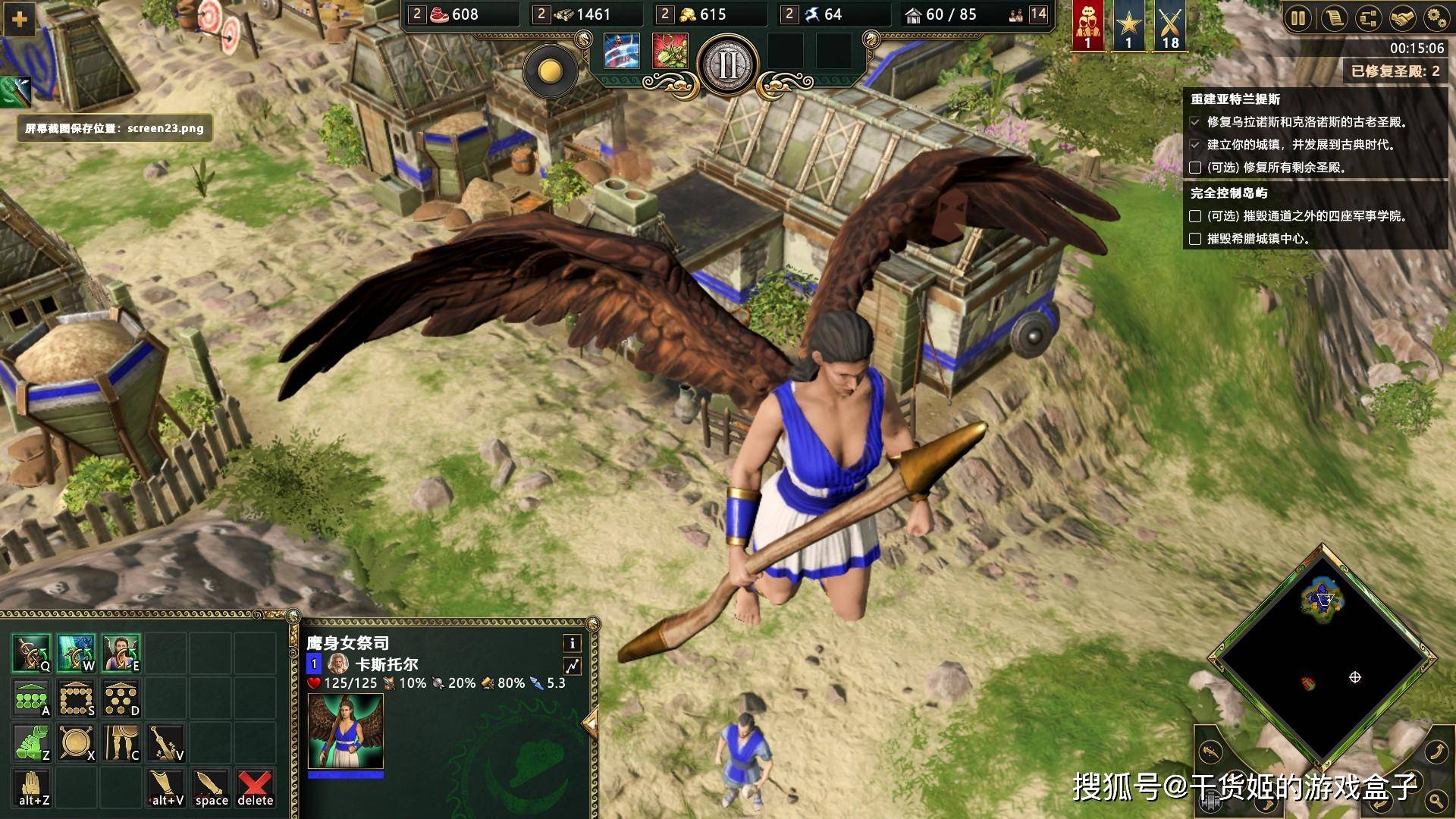Image resolution: width=1456 pixels, height=819 pixels.
Task: Click the minimap magnifying glass button
Action: pos(1436,800)
